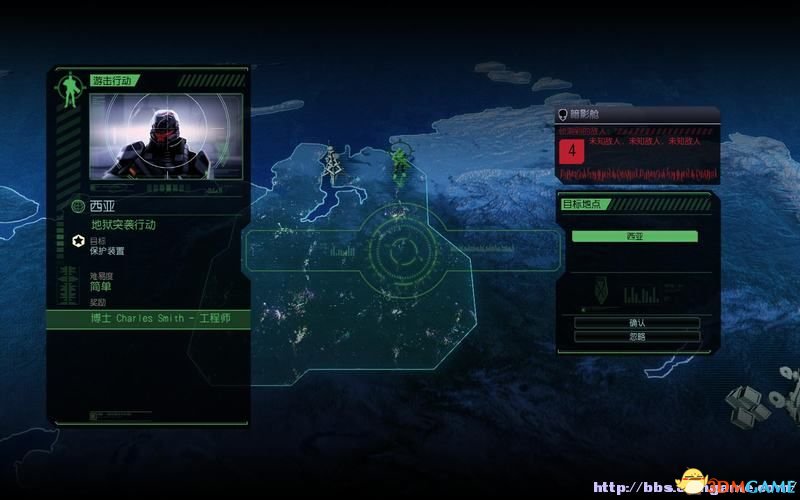Ignore the mission with the 忽略 button
800x500 pixels.
point(637,337)
